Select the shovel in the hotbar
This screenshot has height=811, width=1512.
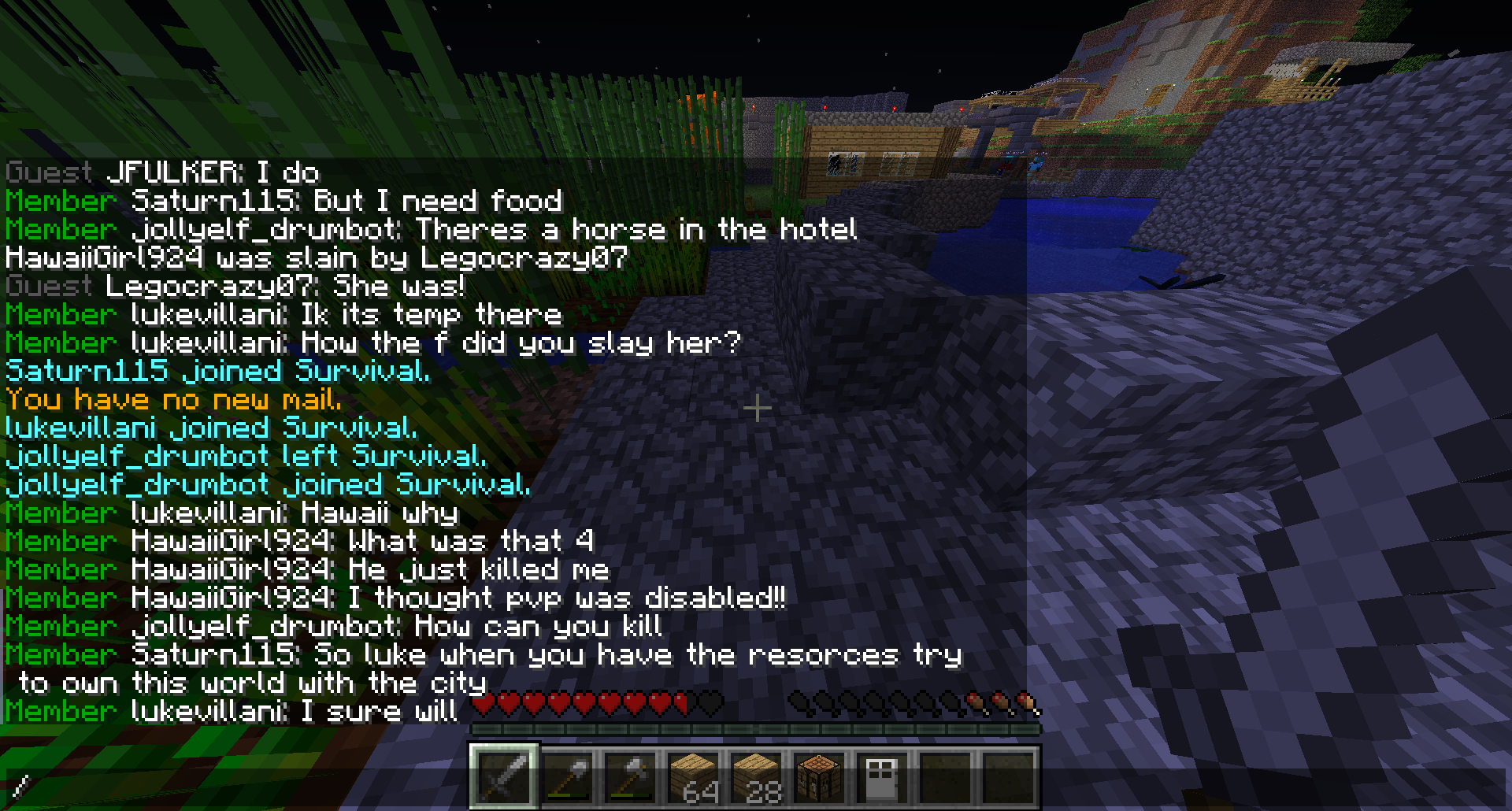(x=567, y=776)
